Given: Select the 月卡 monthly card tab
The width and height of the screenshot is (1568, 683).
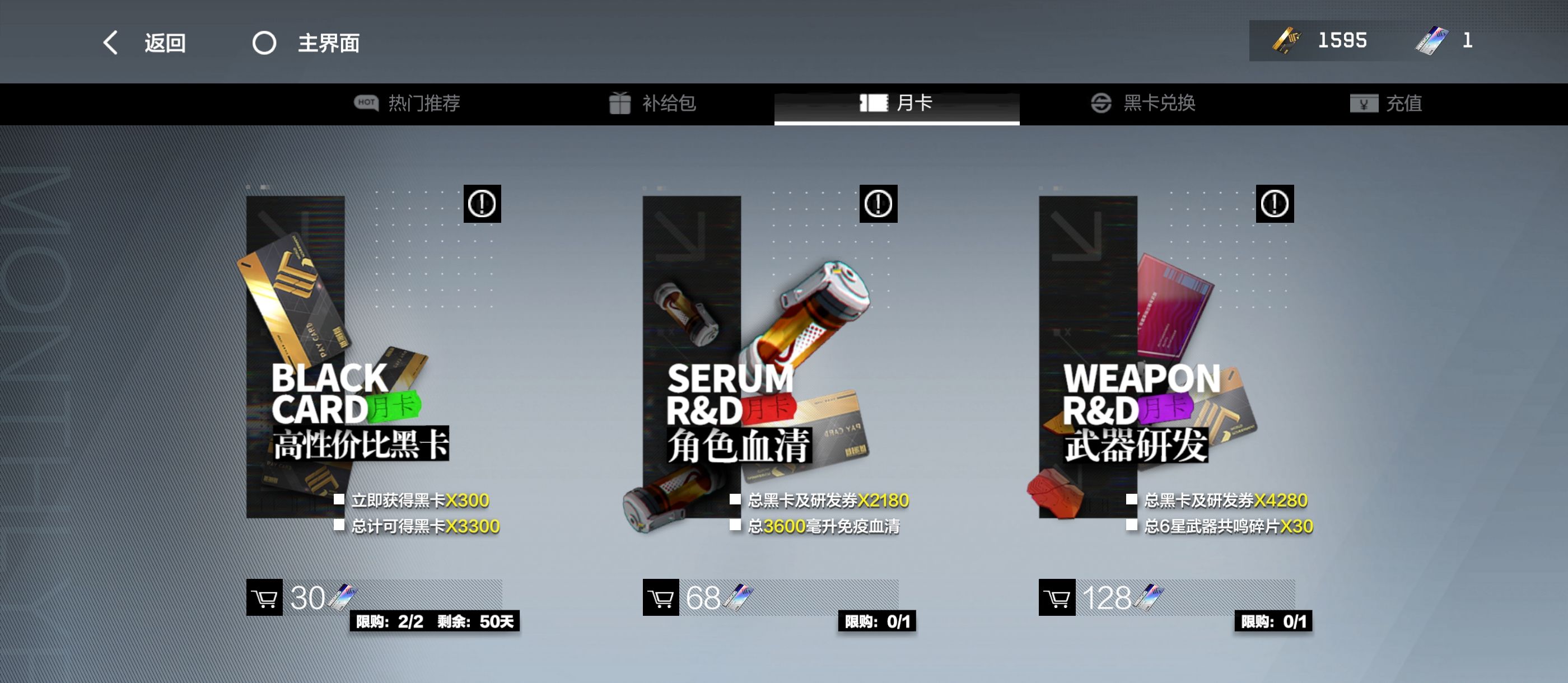Looking at the screenshot, I should click(x=896, y=104).
